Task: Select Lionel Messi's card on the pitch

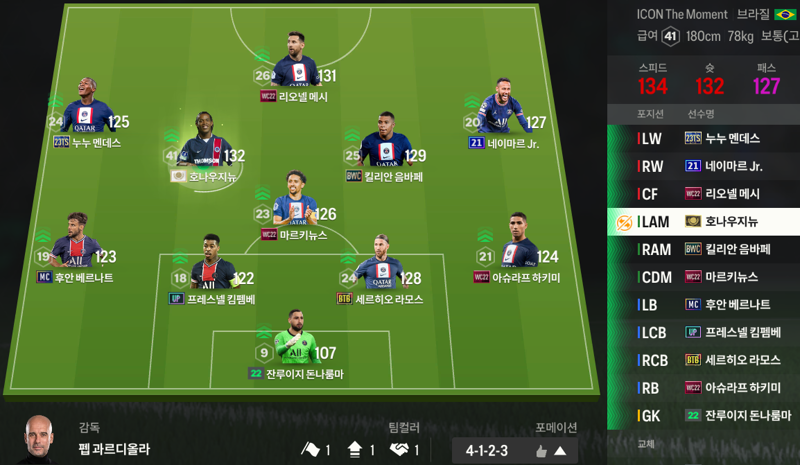Action: pos(295,72)
